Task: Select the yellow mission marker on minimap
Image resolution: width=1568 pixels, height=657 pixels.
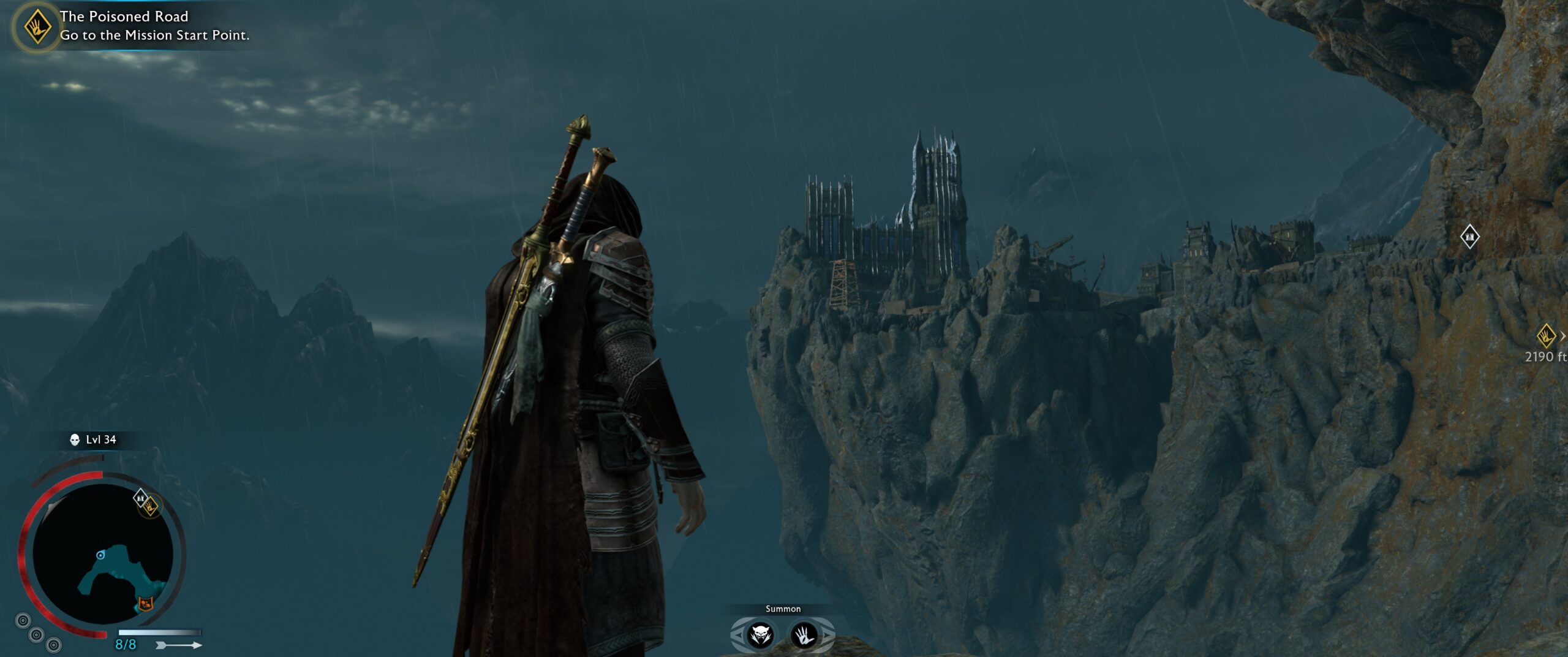Action: click(x=151, y=506)
